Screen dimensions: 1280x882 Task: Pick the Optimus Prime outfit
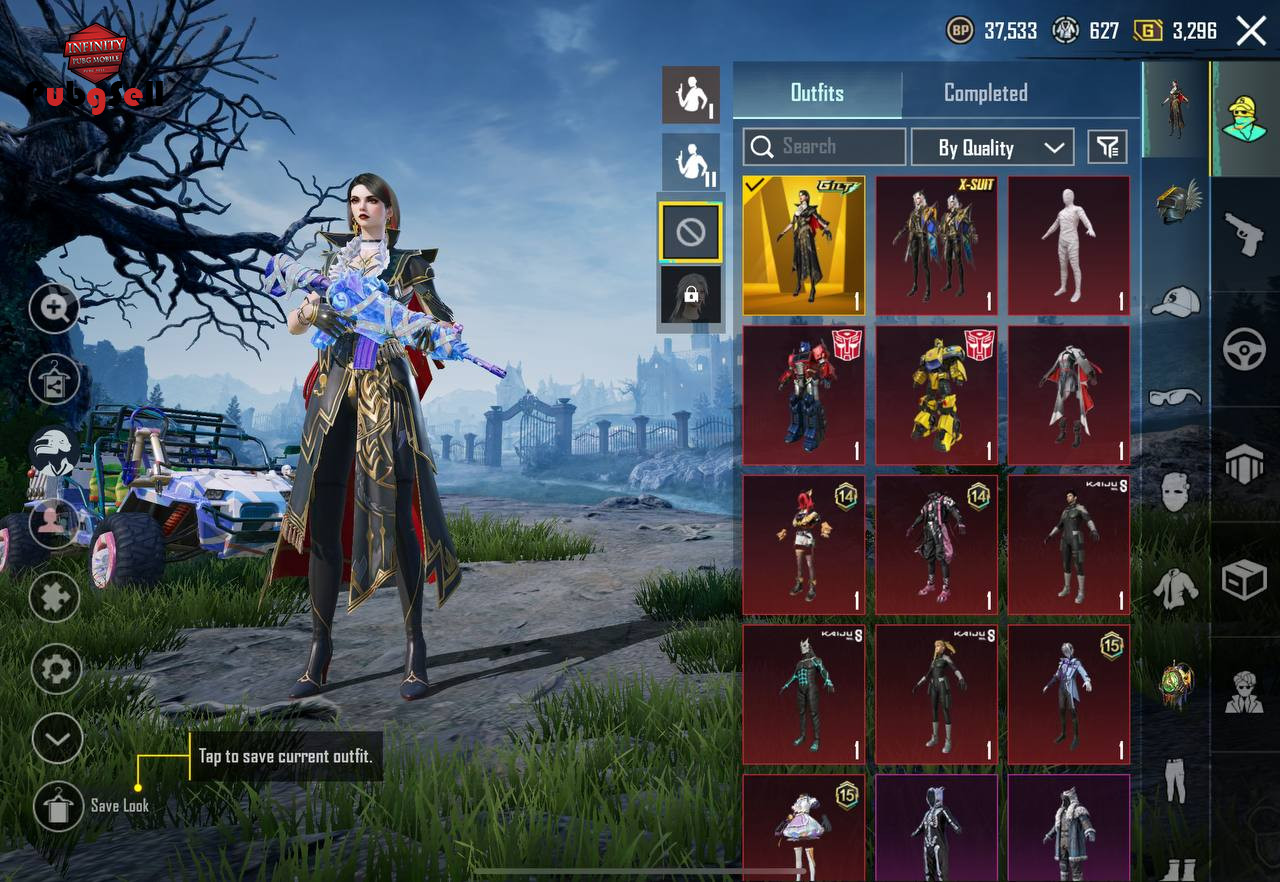(804, 394)
